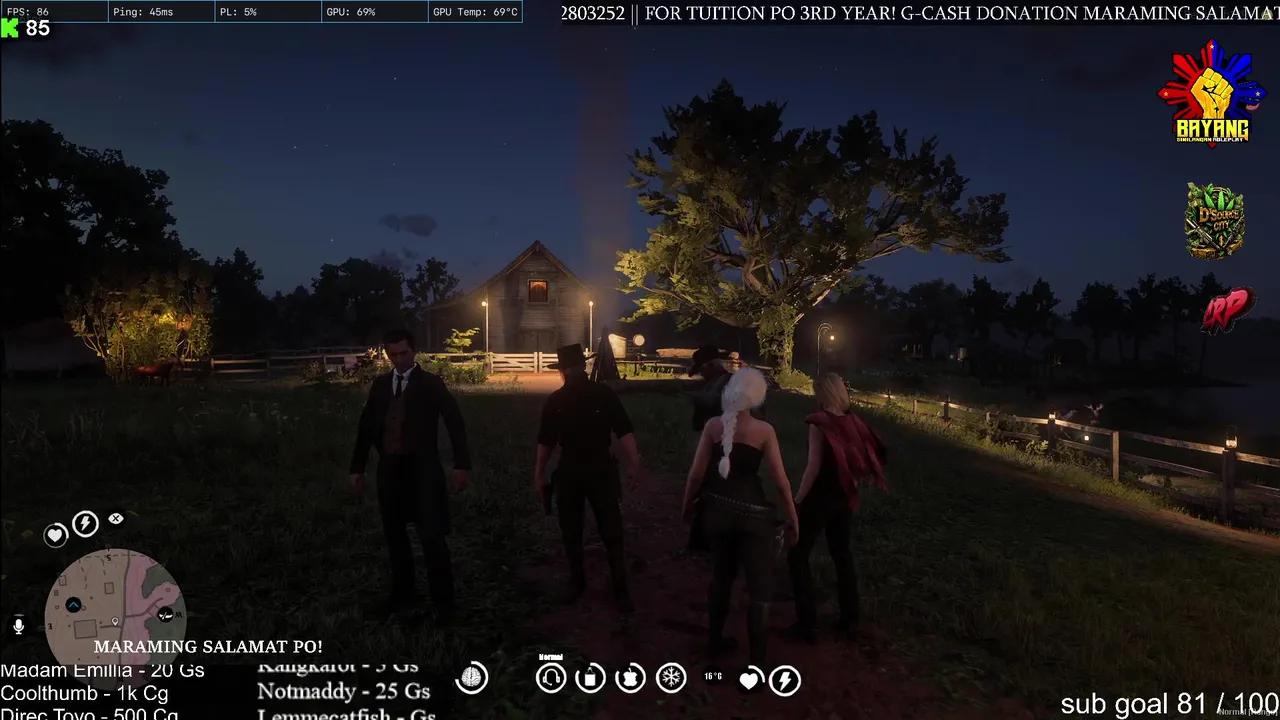Click the Coolthumb 1k Cg donor entry

(87, 692)
